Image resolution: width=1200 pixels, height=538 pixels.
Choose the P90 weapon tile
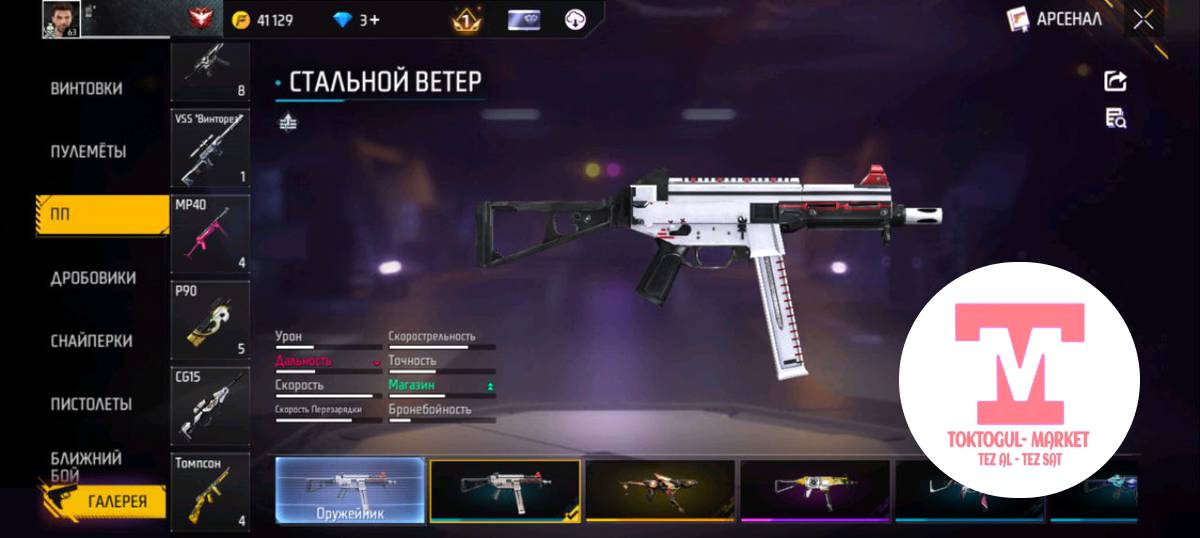click(210, 320)
